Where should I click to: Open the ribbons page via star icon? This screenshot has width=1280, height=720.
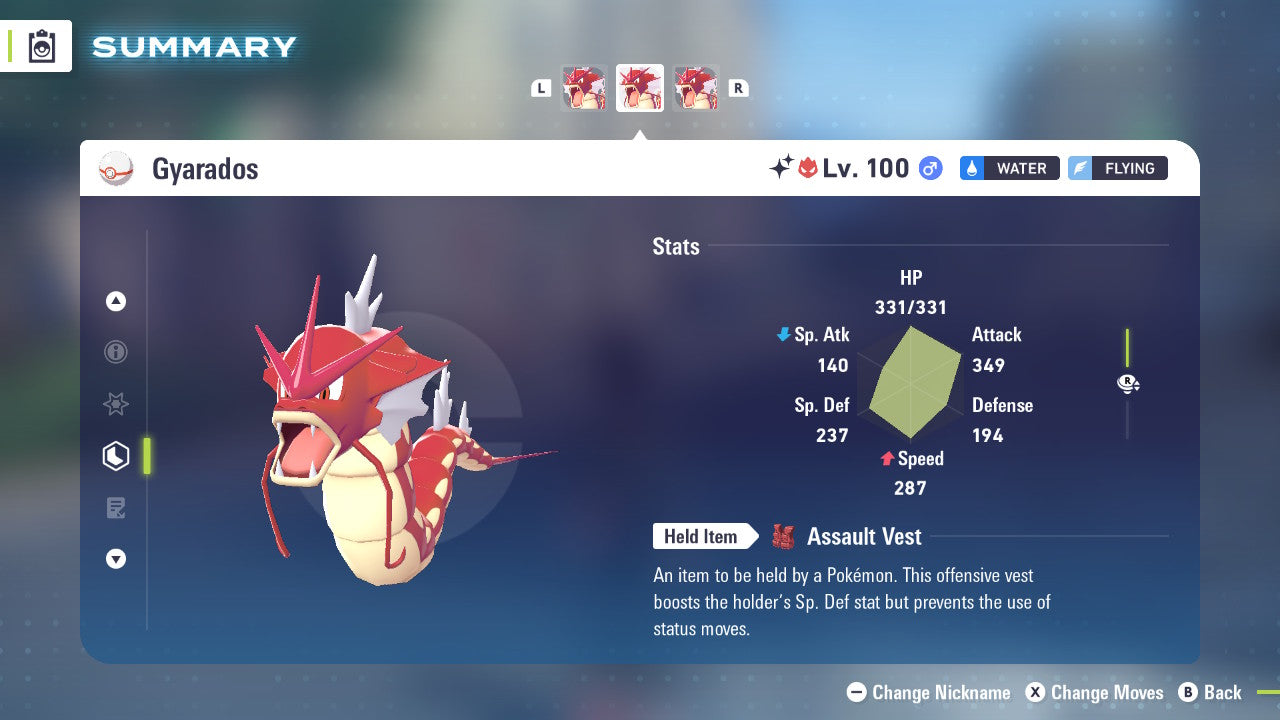click(116, 404)
